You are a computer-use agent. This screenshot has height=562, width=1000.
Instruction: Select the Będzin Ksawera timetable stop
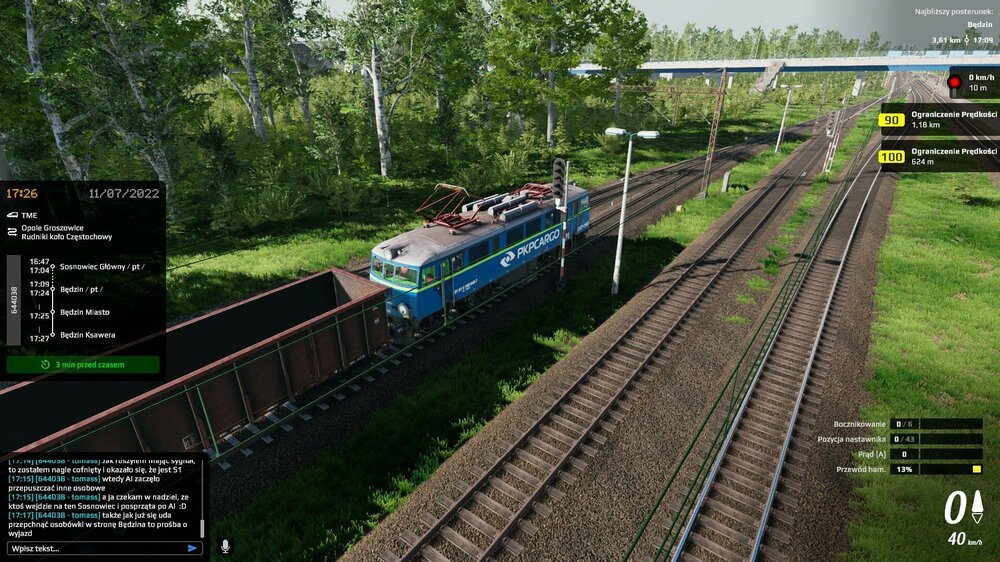pyautogui.click(x=87, y=335)
